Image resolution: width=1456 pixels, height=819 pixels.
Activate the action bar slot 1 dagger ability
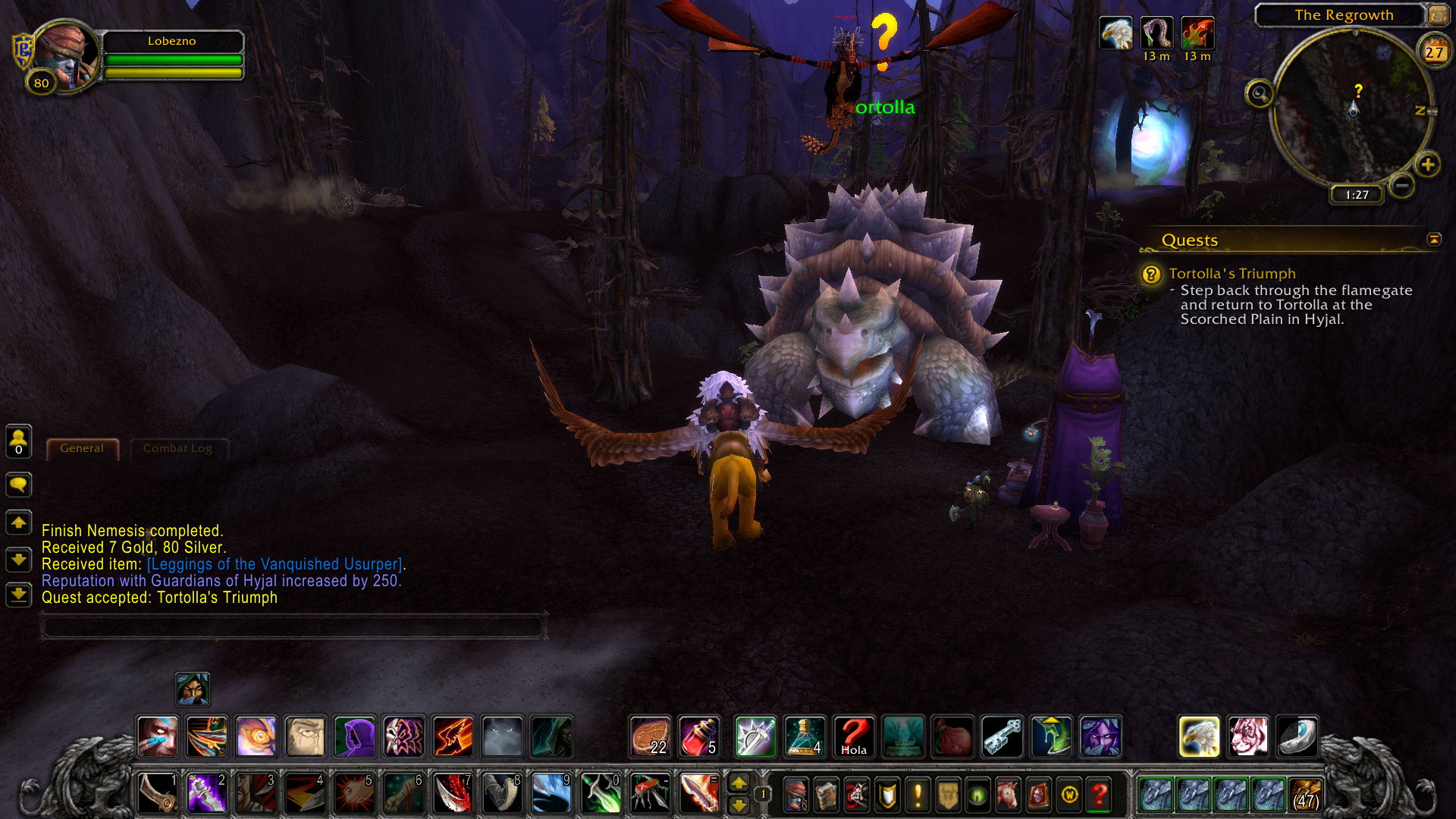pyautogui.click(x=158, y=793)
